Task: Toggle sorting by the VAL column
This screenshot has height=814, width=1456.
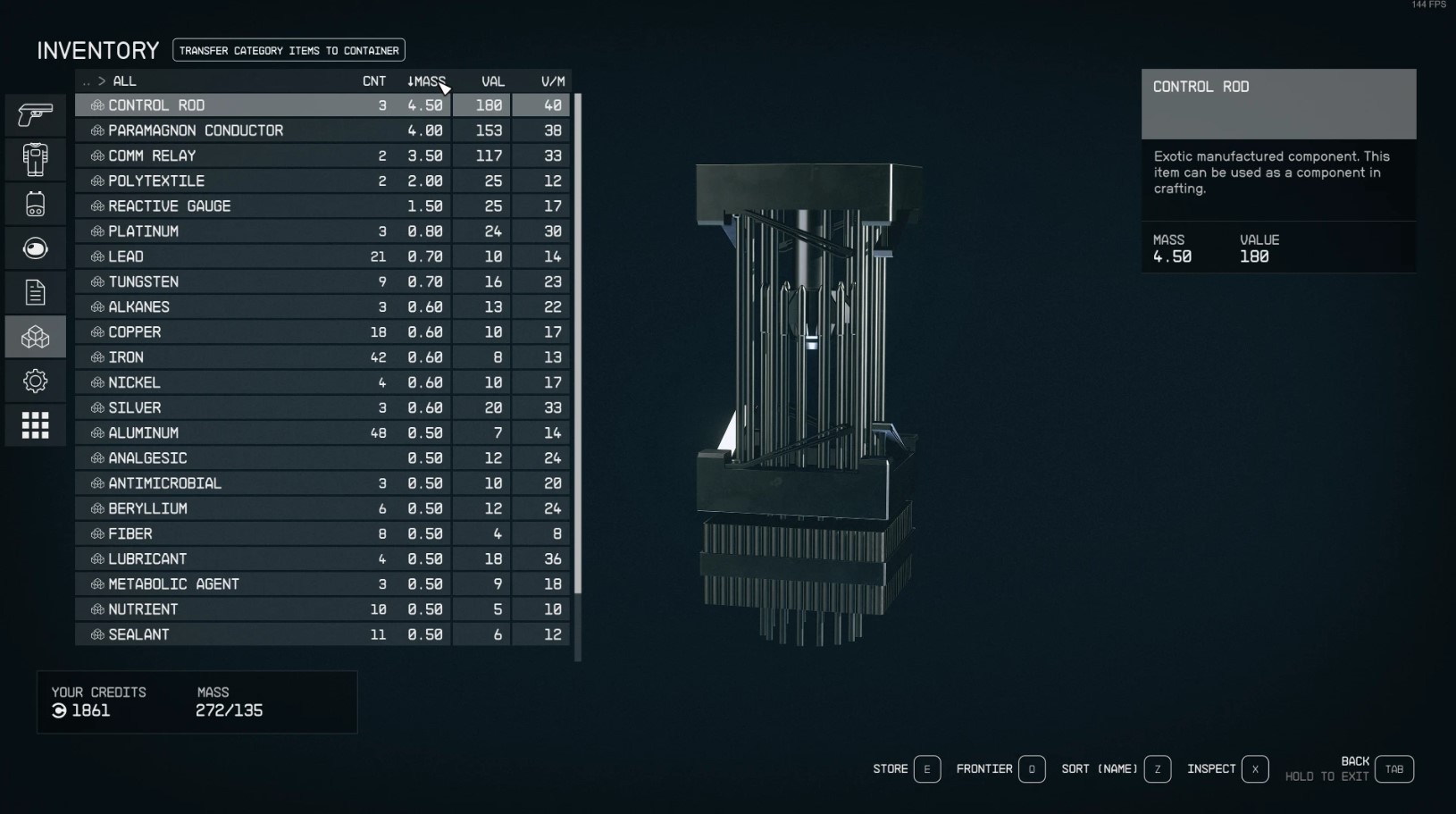Action: click(492, 81)
